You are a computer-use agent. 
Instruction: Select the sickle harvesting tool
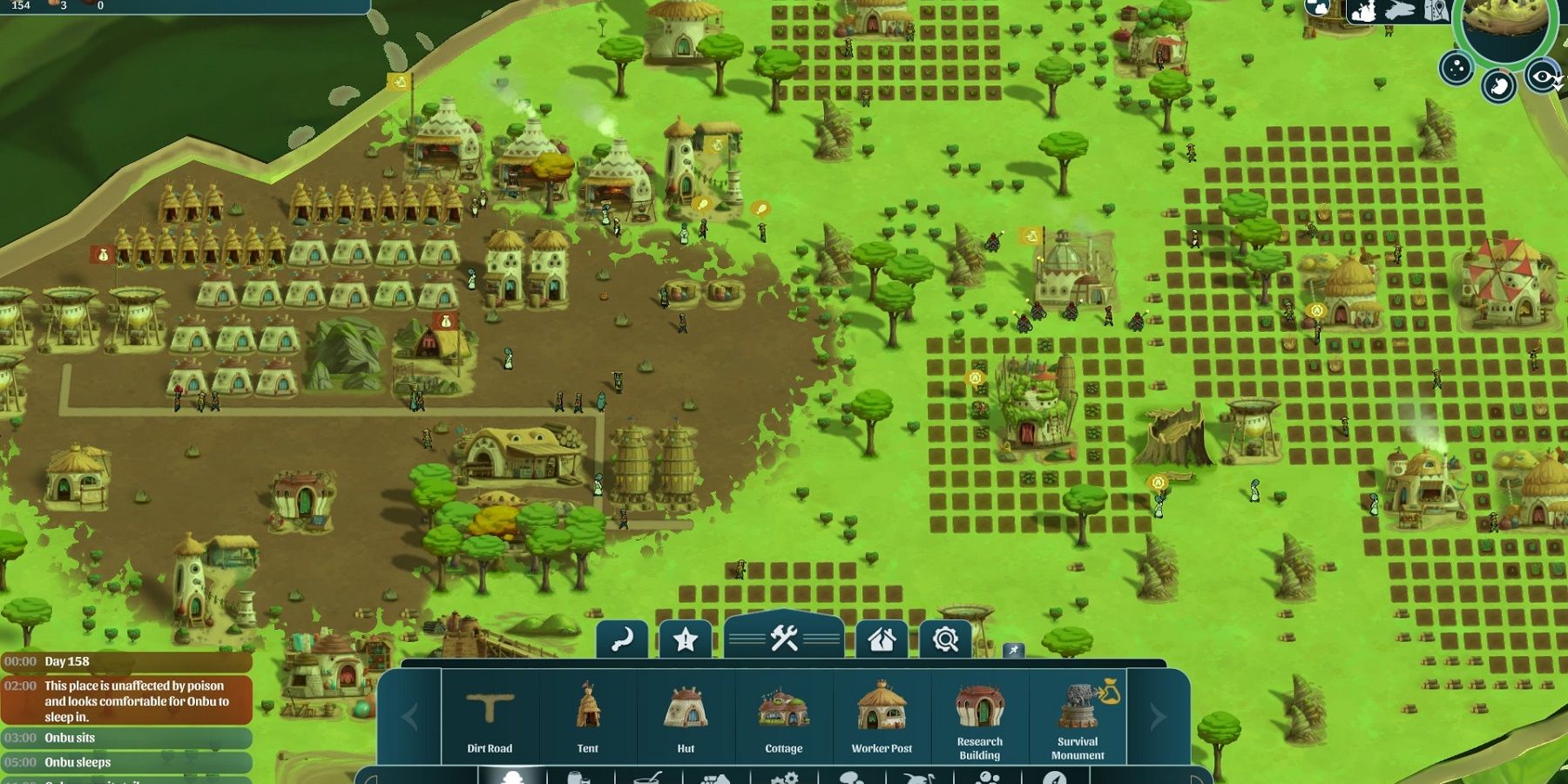(622, 638)
